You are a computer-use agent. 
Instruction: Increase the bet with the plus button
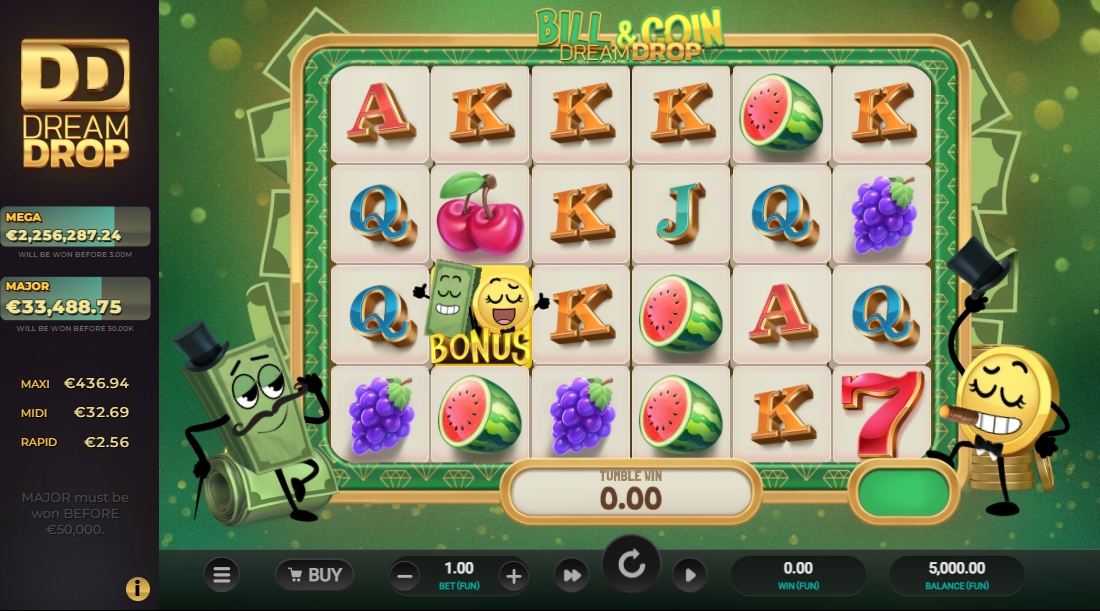[513, 575]
